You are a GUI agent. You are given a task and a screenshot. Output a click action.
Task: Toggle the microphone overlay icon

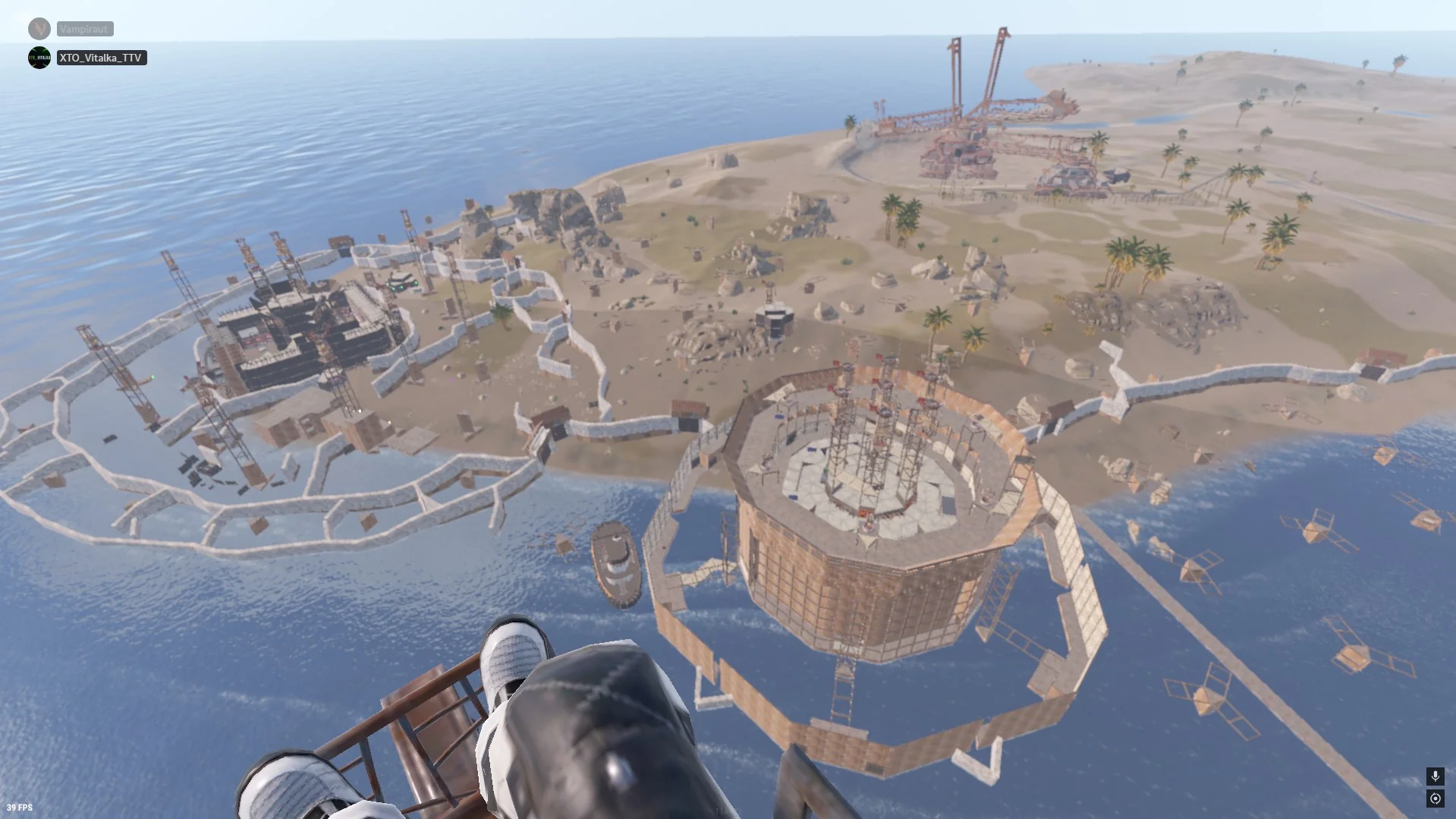[1435, 776]
